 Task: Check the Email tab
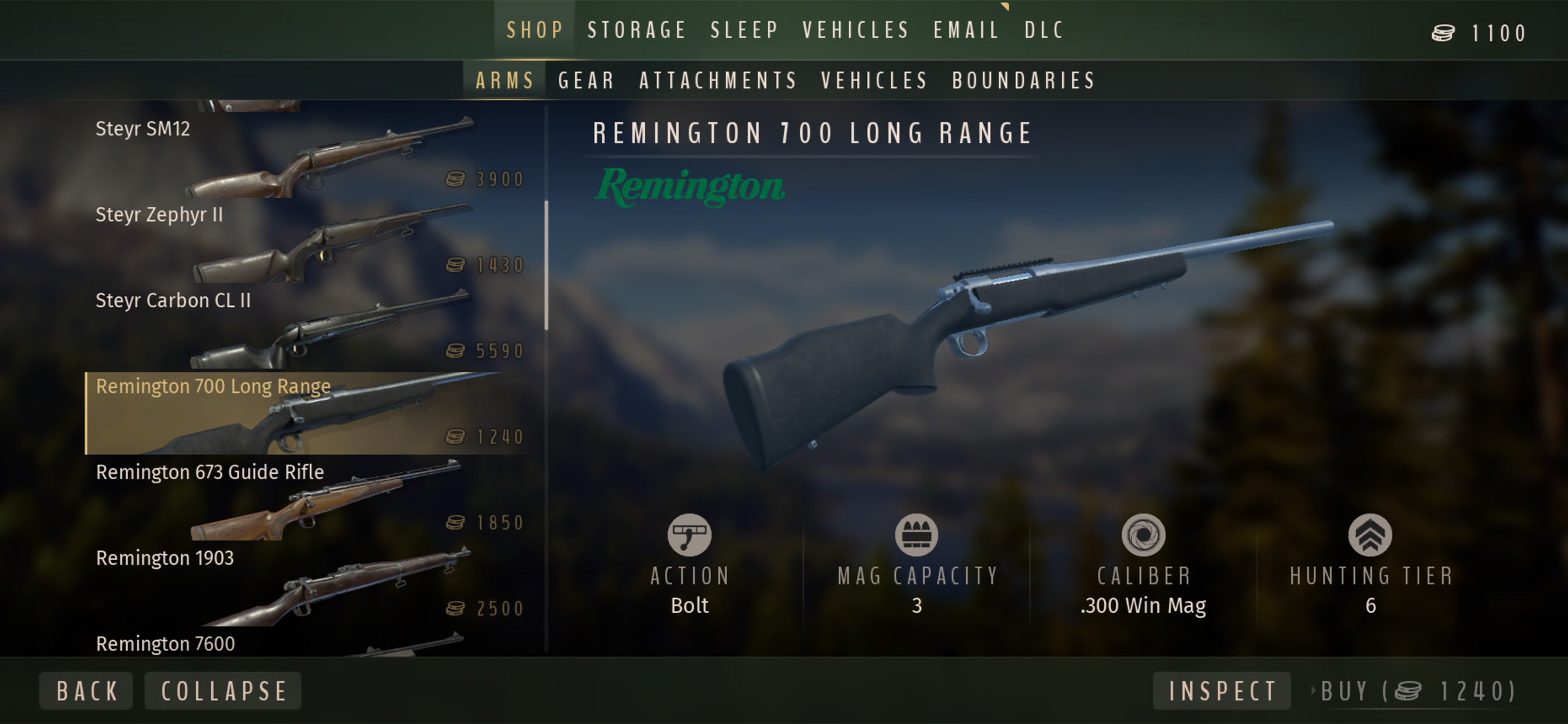[x=967, y=30]
